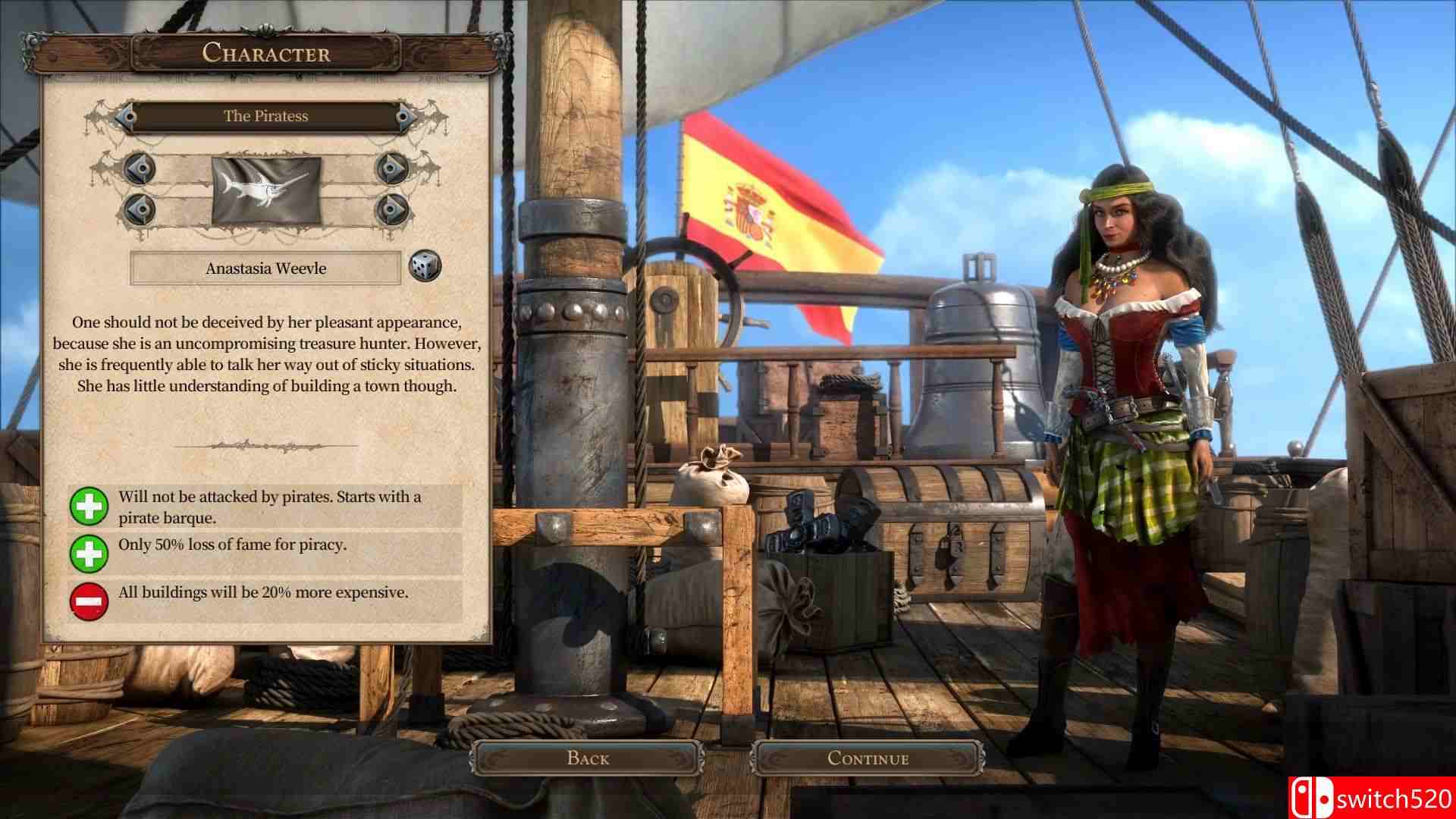Screen dimensions: 1456x819
Task: Click the trait divider ornament line
Action: click(265, 447)
